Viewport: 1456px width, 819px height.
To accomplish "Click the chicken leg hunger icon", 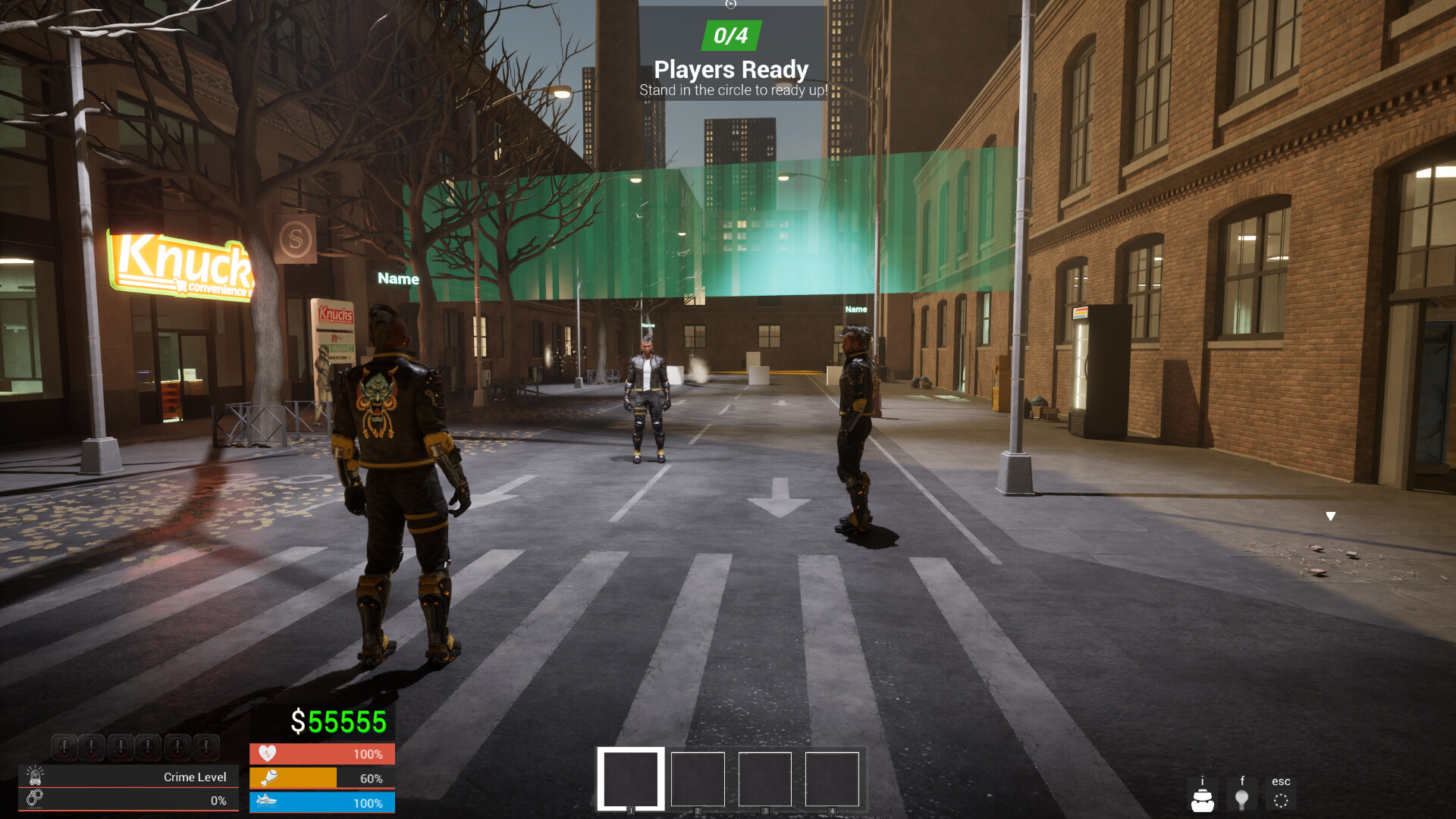I will pyautogui.click(x=268, y=778).
